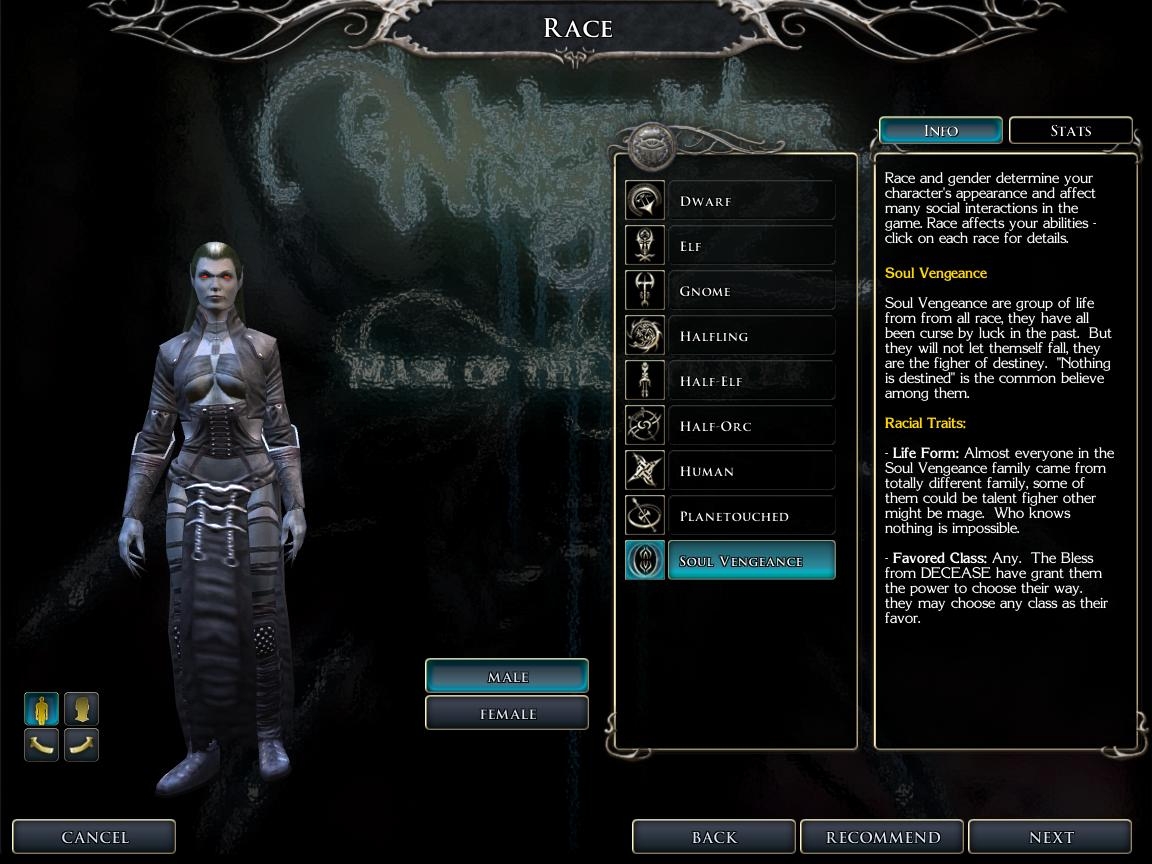Switch to the Stats tab

(1070, 131)
